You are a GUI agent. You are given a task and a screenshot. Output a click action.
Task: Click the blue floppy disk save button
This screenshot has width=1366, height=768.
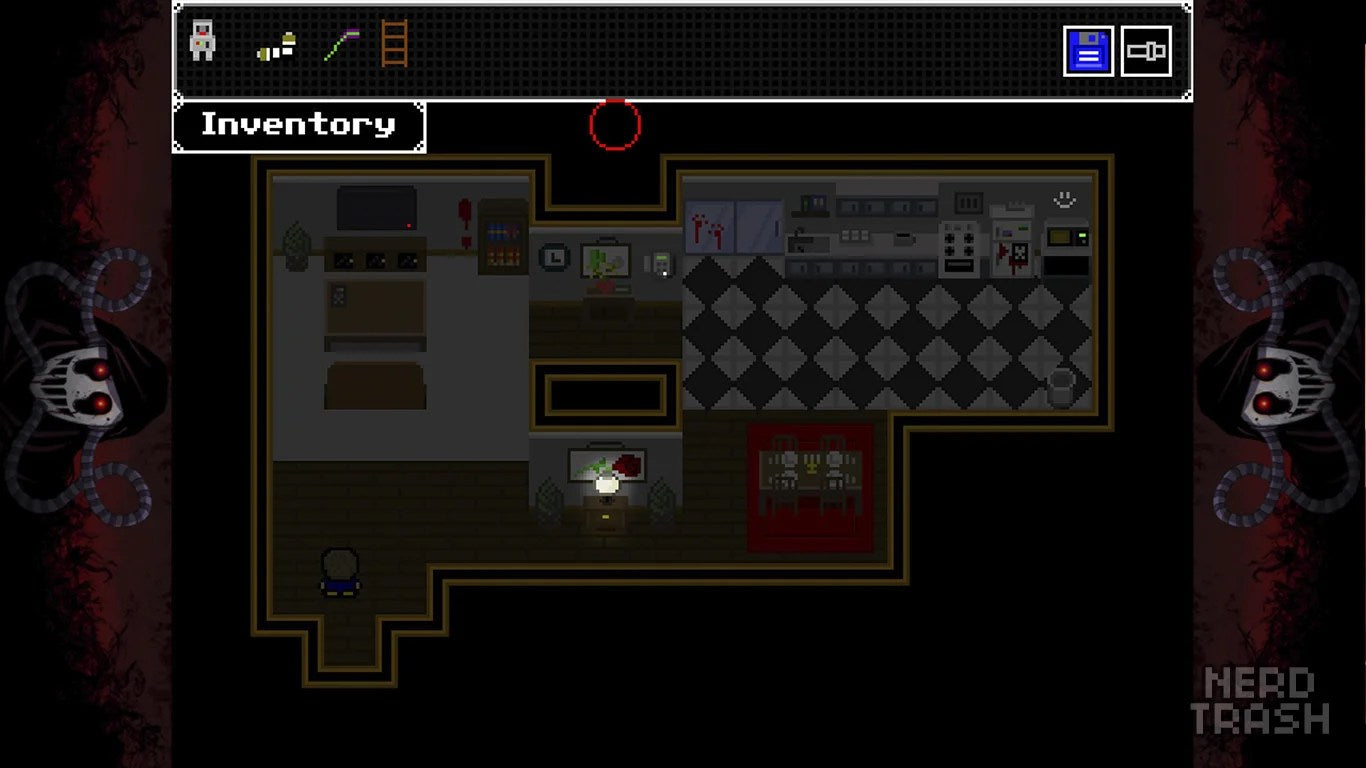click(1088, 51)
